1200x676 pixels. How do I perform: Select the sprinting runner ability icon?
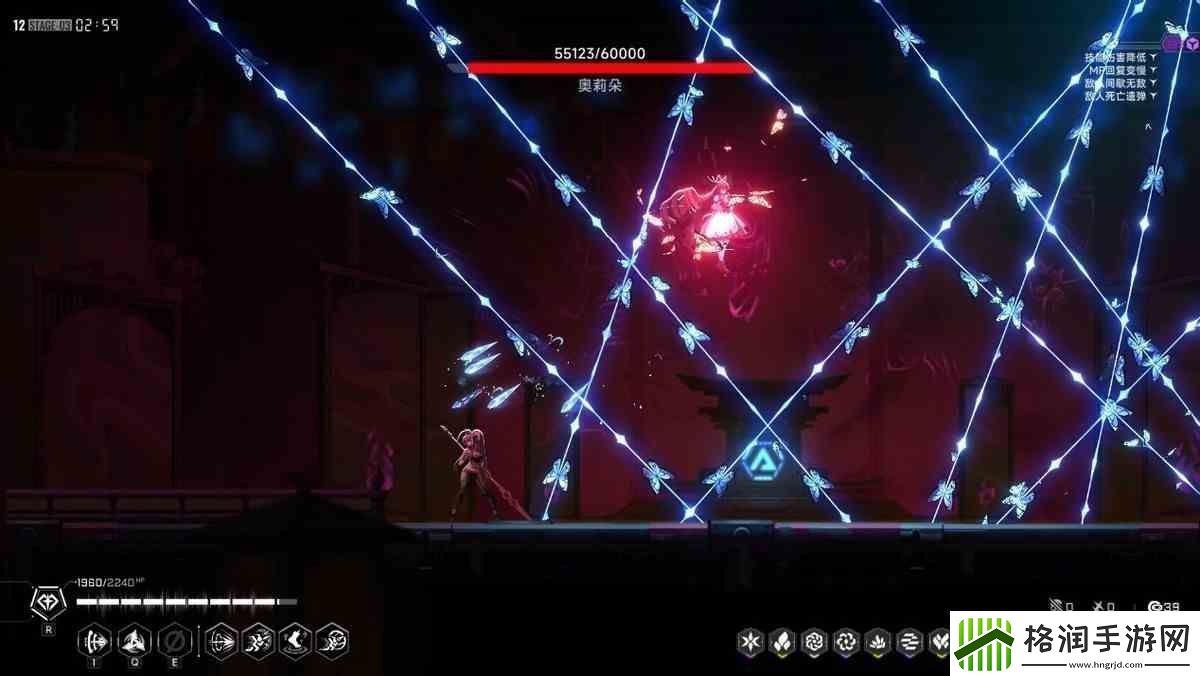[x=259, y=640]
